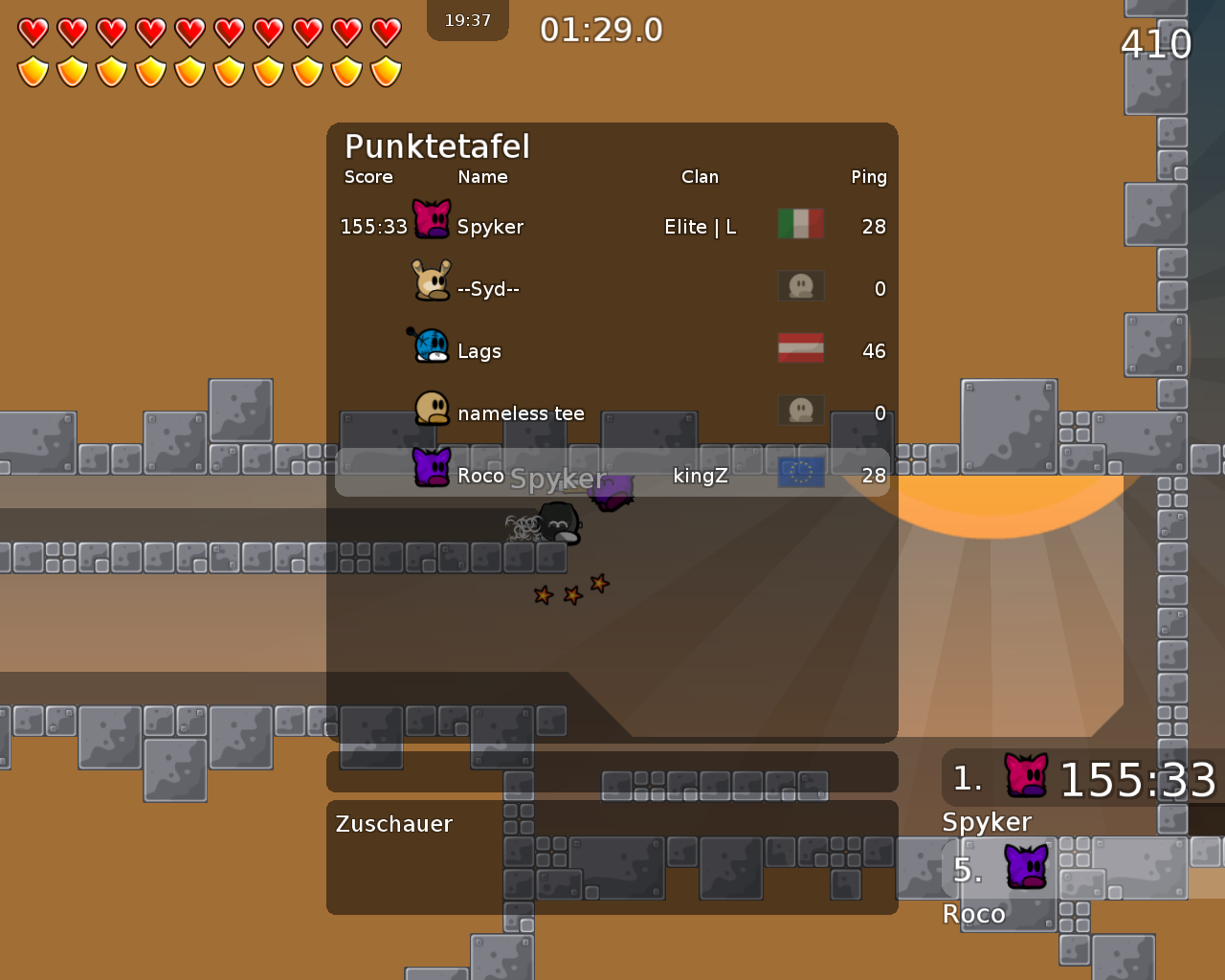The image size is (1225, 980).
Task: Select the kingZ clan text on Roco's row
Action: pos(701,474)
